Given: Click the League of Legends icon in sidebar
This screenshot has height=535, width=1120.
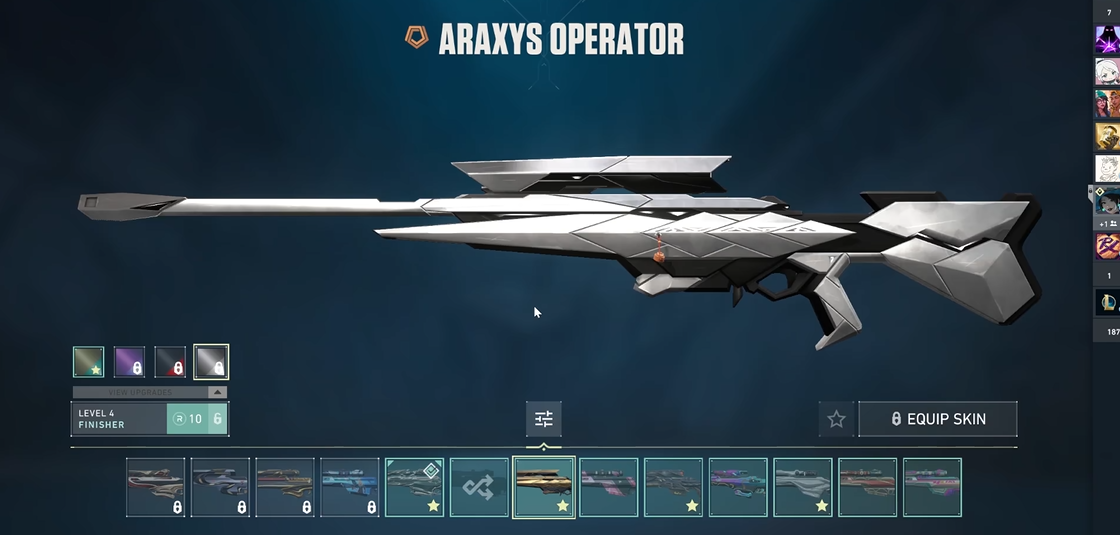Looking at the screenshot, I should 1107,301.
